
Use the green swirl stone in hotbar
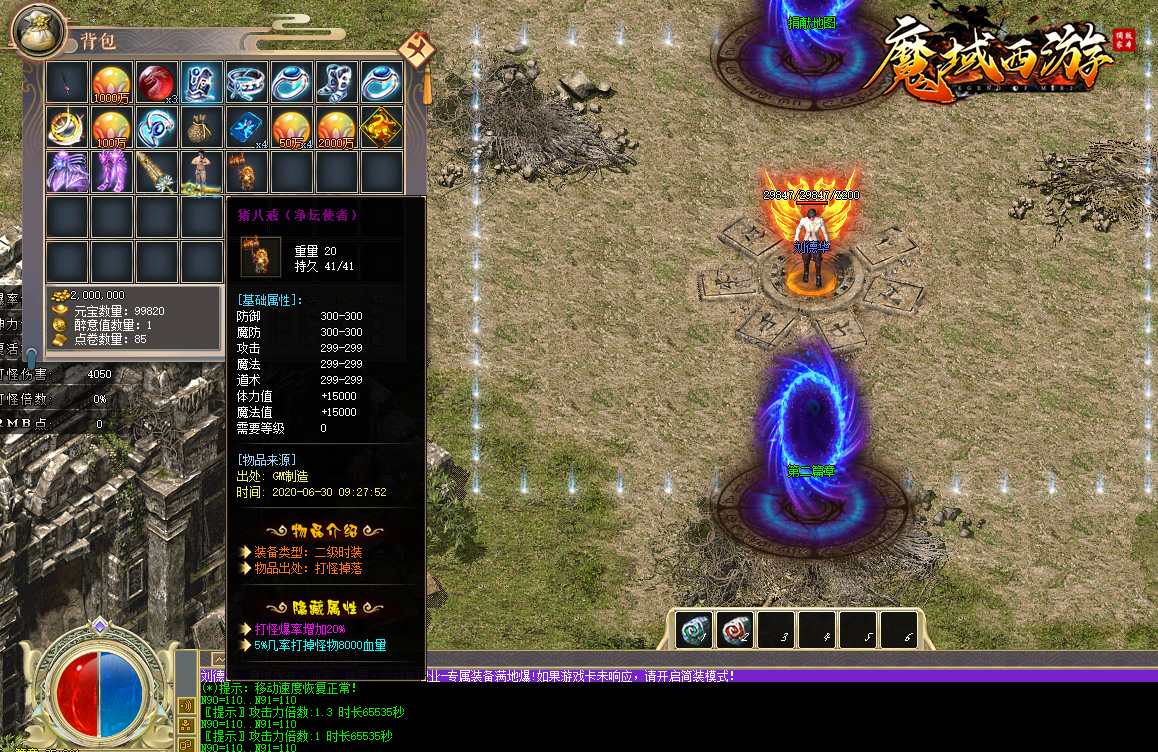tap(694, 630)
